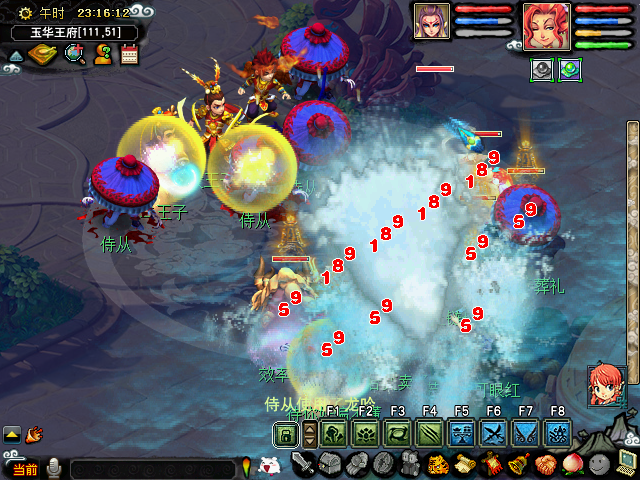This screenshot has height=480, width=640.
Task: Click the red-haired girl avatar at right edge
Action: tap(606, 386)
